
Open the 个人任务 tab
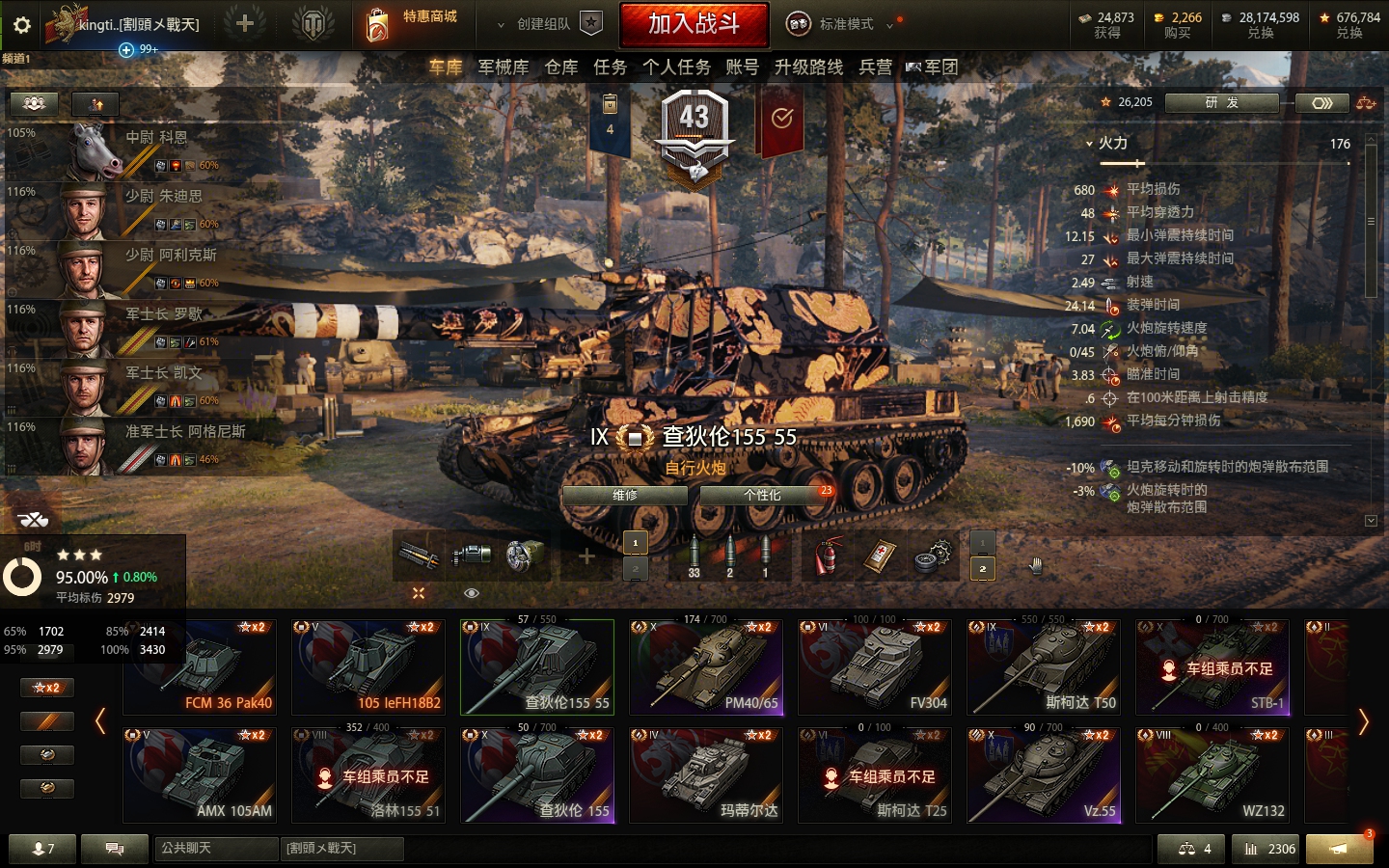point(676,68)
